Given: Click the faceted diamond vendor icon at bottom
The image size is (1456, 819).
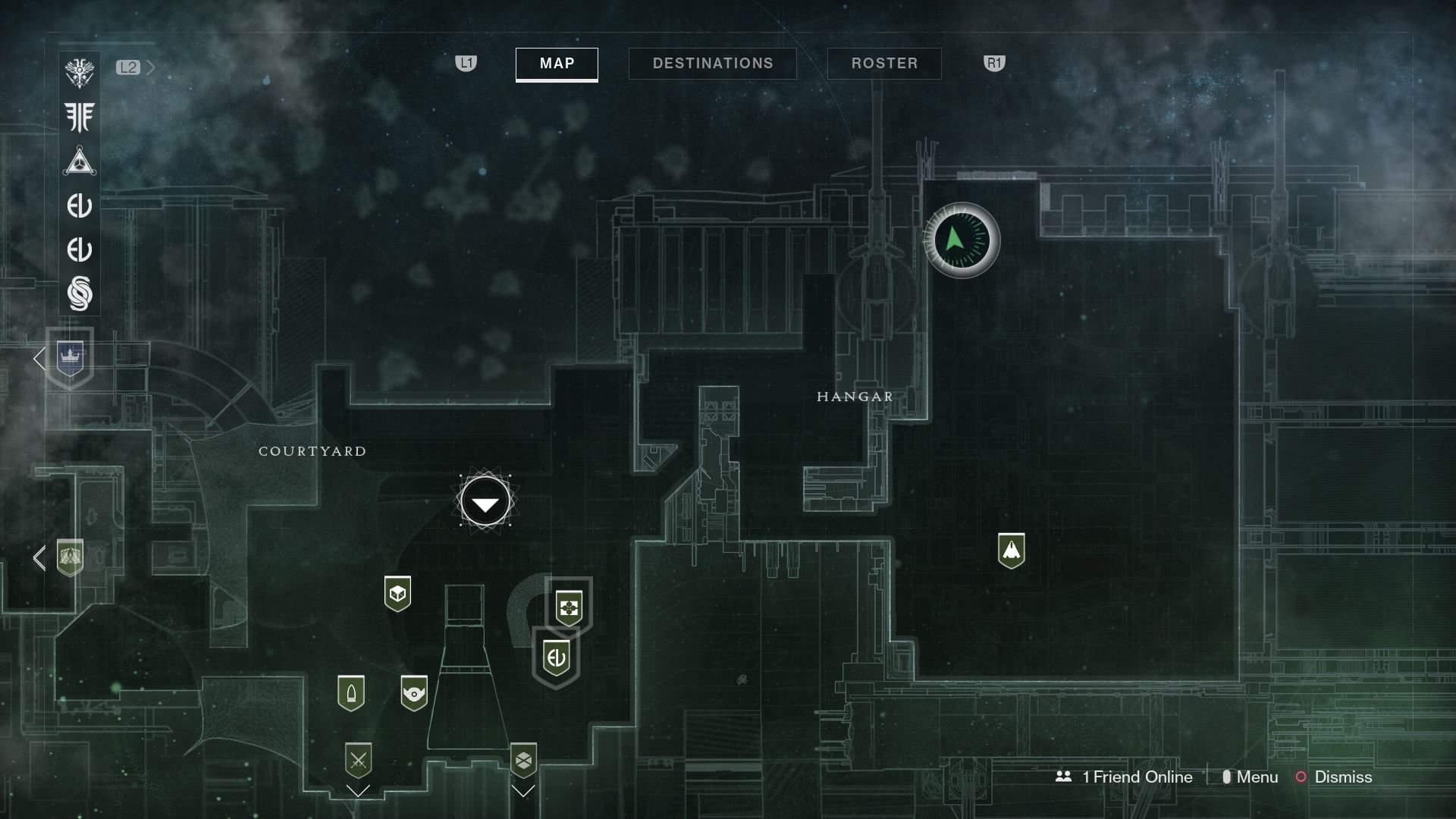Looking at the screenshot, I should (524, 759).
